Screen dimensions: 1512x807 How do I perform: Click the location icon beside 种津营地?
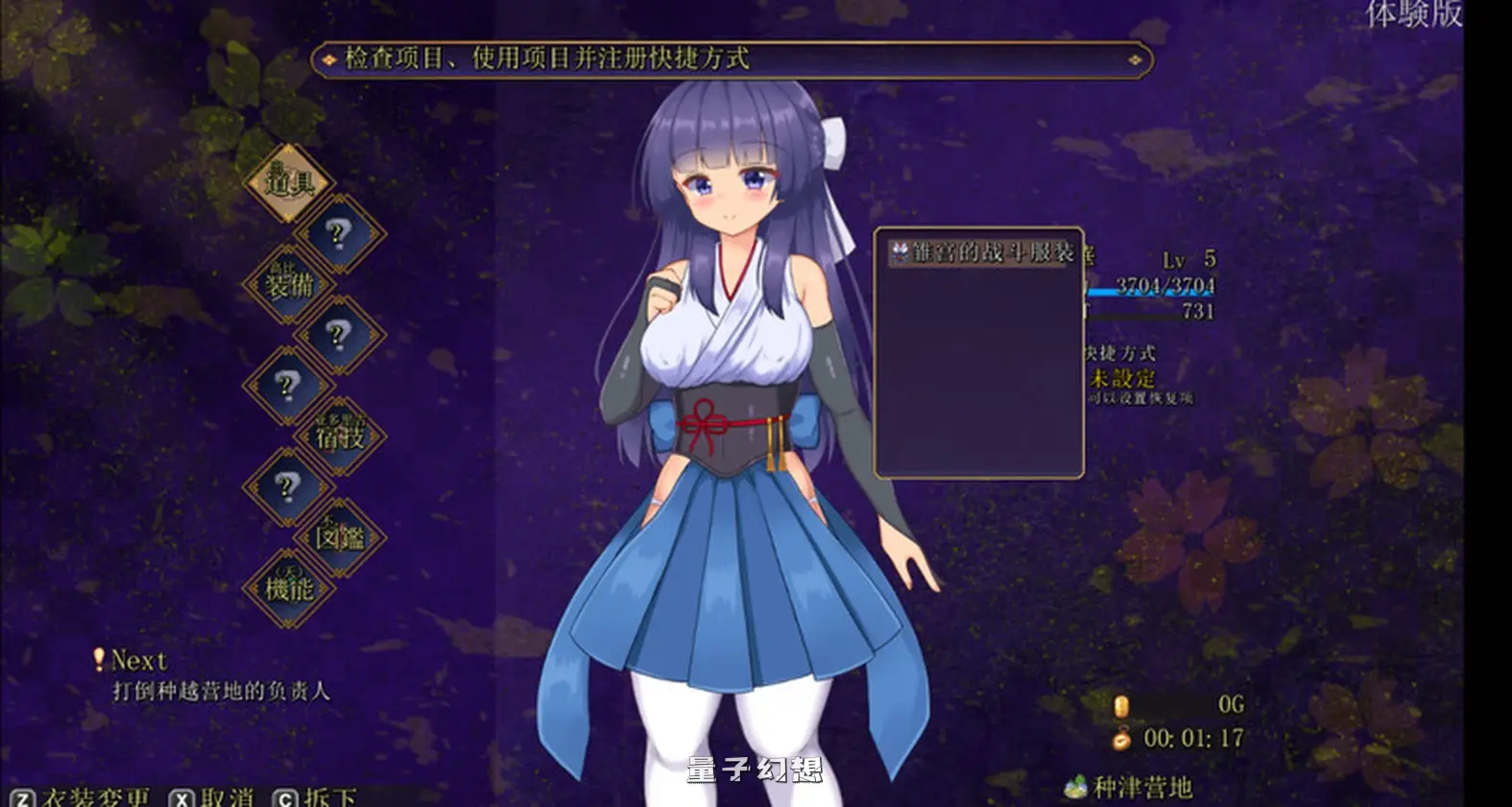pyautogui.click(x=1074, y=783)
